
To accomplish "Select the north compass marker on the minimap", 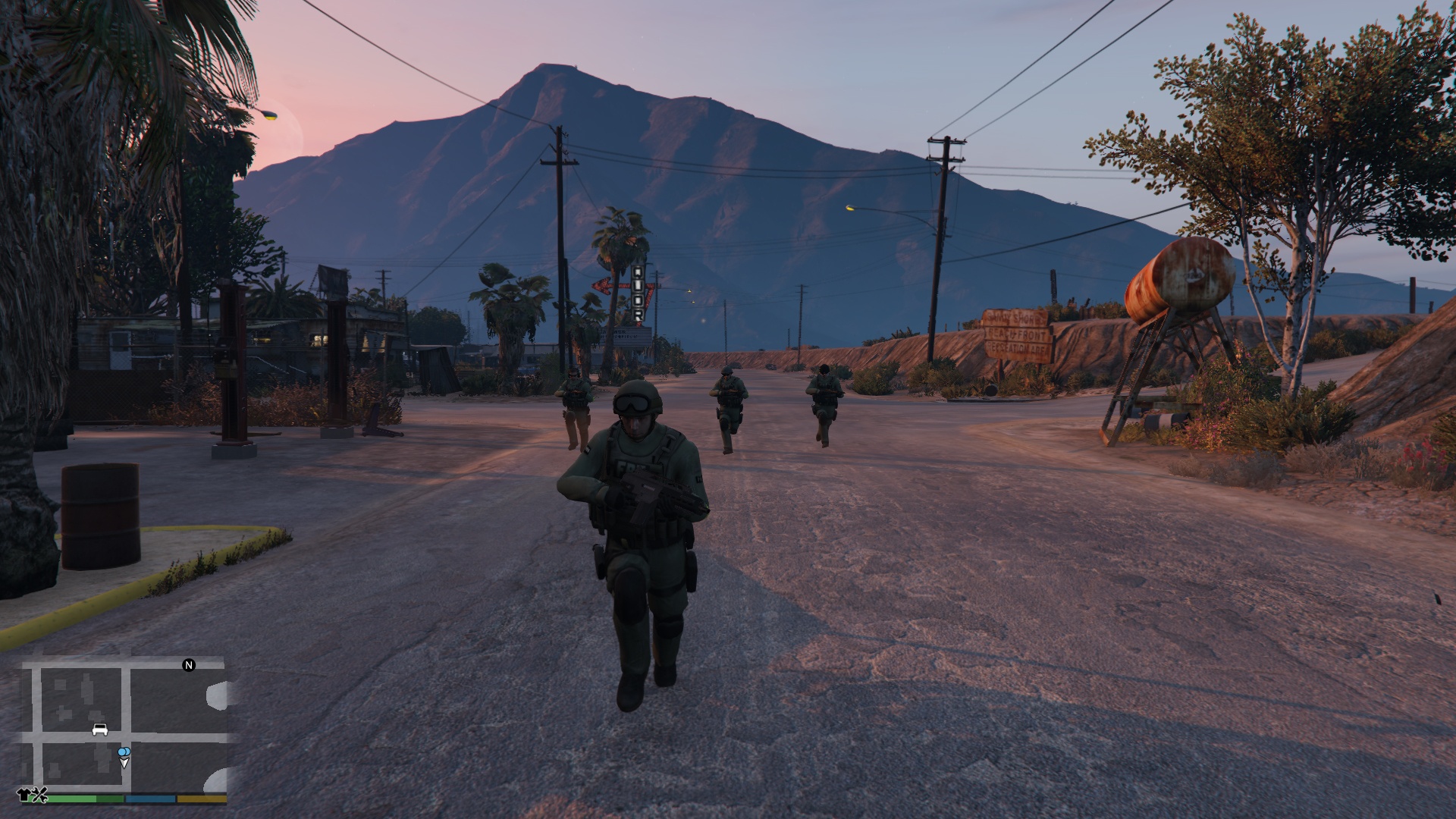I will coord(189,665).
